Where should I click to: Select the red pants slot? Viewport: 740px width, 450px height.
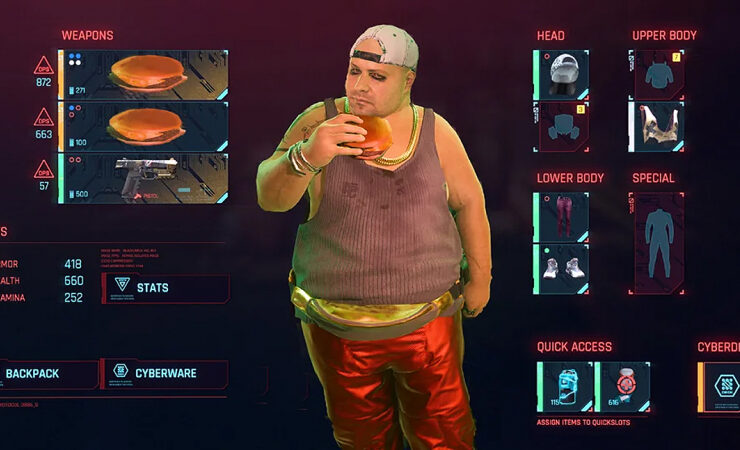coord(563,217)
